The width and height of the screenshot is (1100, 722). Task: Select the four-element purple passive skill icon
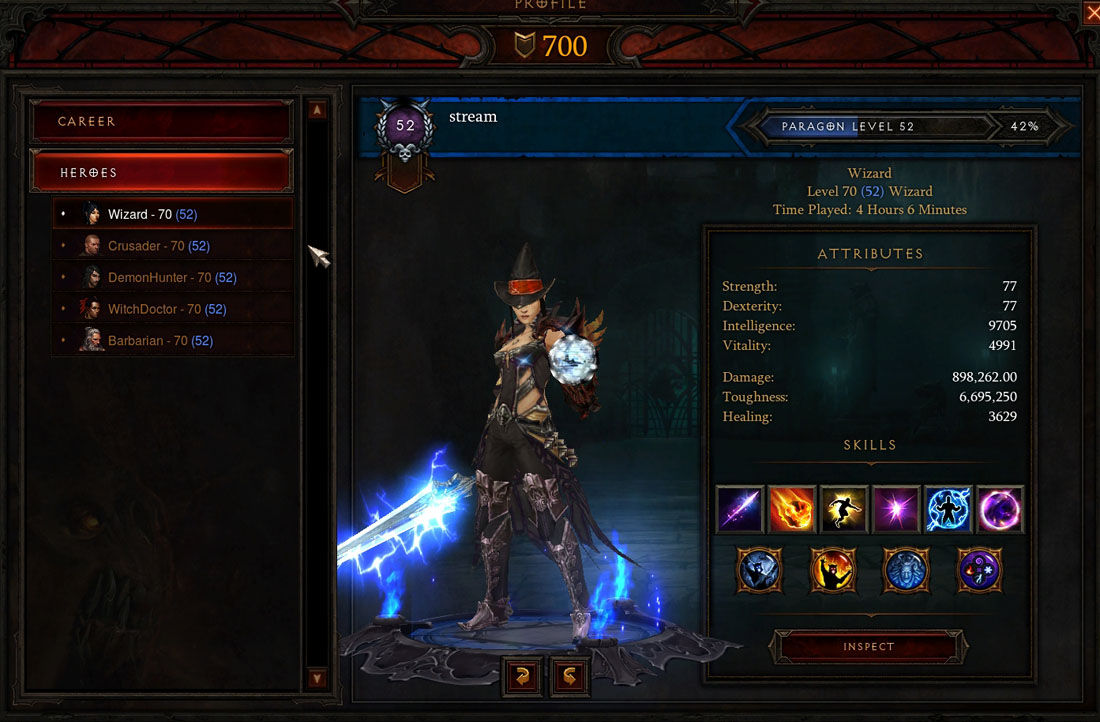tap(981, 570)
